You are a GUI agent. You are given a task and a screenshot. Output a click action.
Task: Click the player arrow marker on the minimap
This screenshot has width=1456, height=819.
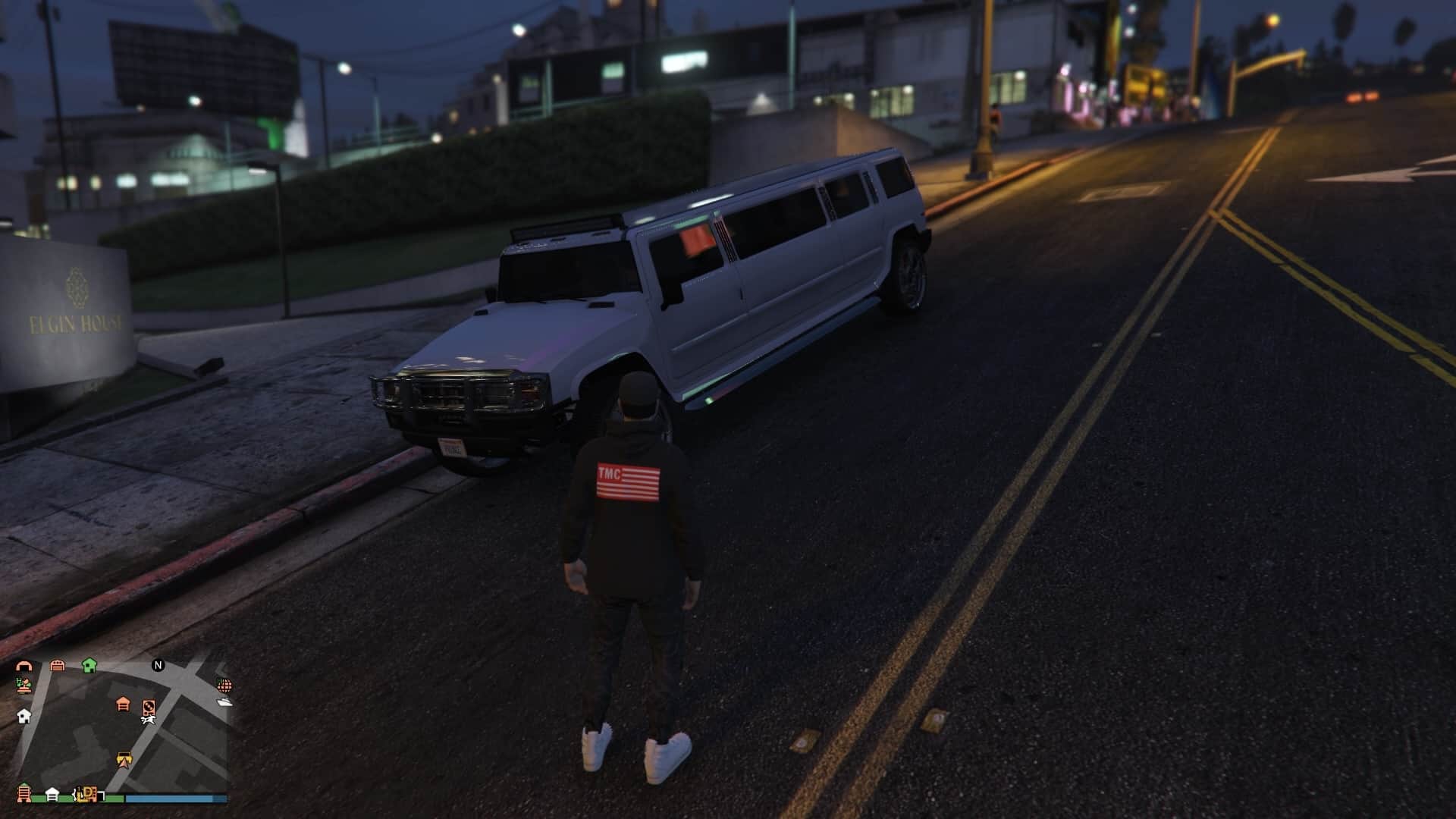pyautogui.click(x=124, y=764)
